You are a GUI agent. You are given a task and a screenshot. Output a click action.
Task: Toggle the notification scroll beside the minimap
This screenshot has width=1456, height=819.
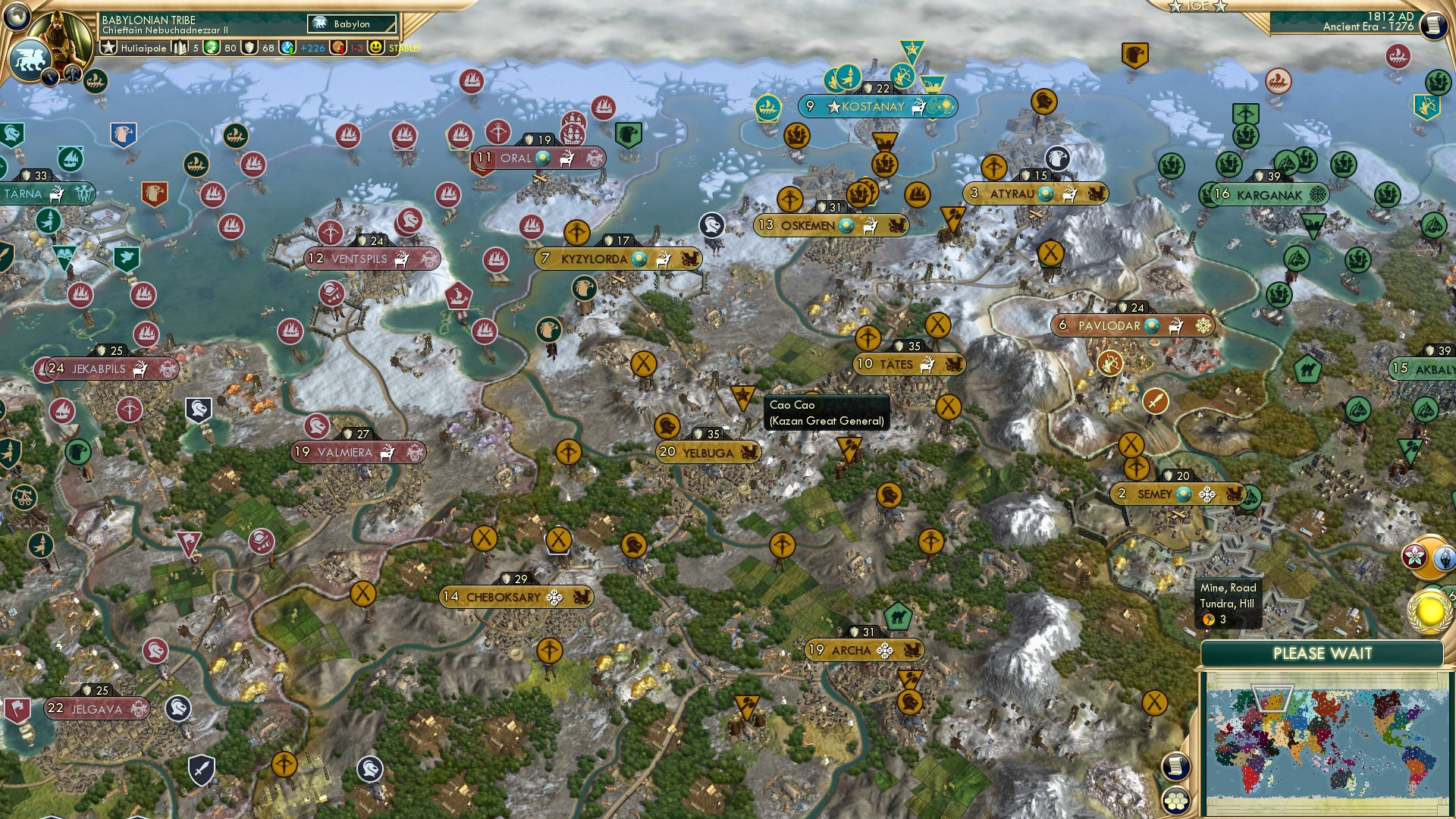click(x=1175, y=766)
